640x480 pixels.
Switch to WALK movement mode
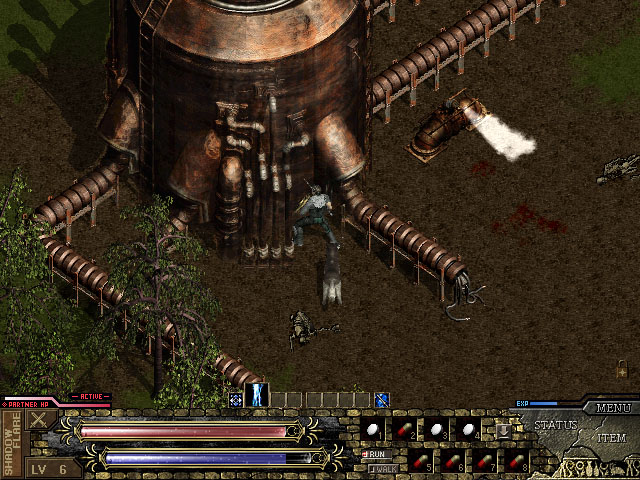[380, 467]
